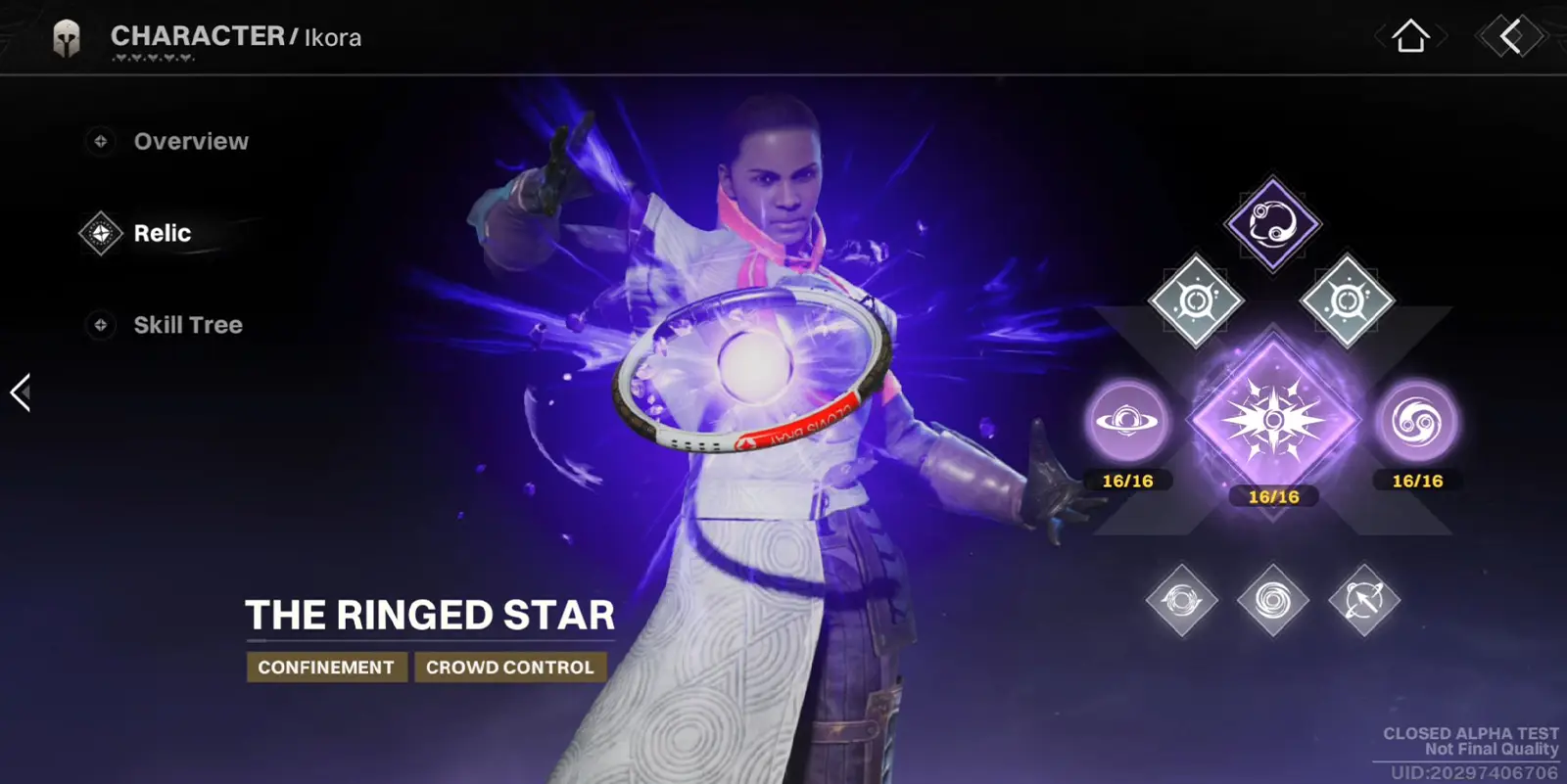This screenshot has height=784, width=1567.
Task: Switch to the Overview tab
Action: pyautogui.click(x=192, y=141)
